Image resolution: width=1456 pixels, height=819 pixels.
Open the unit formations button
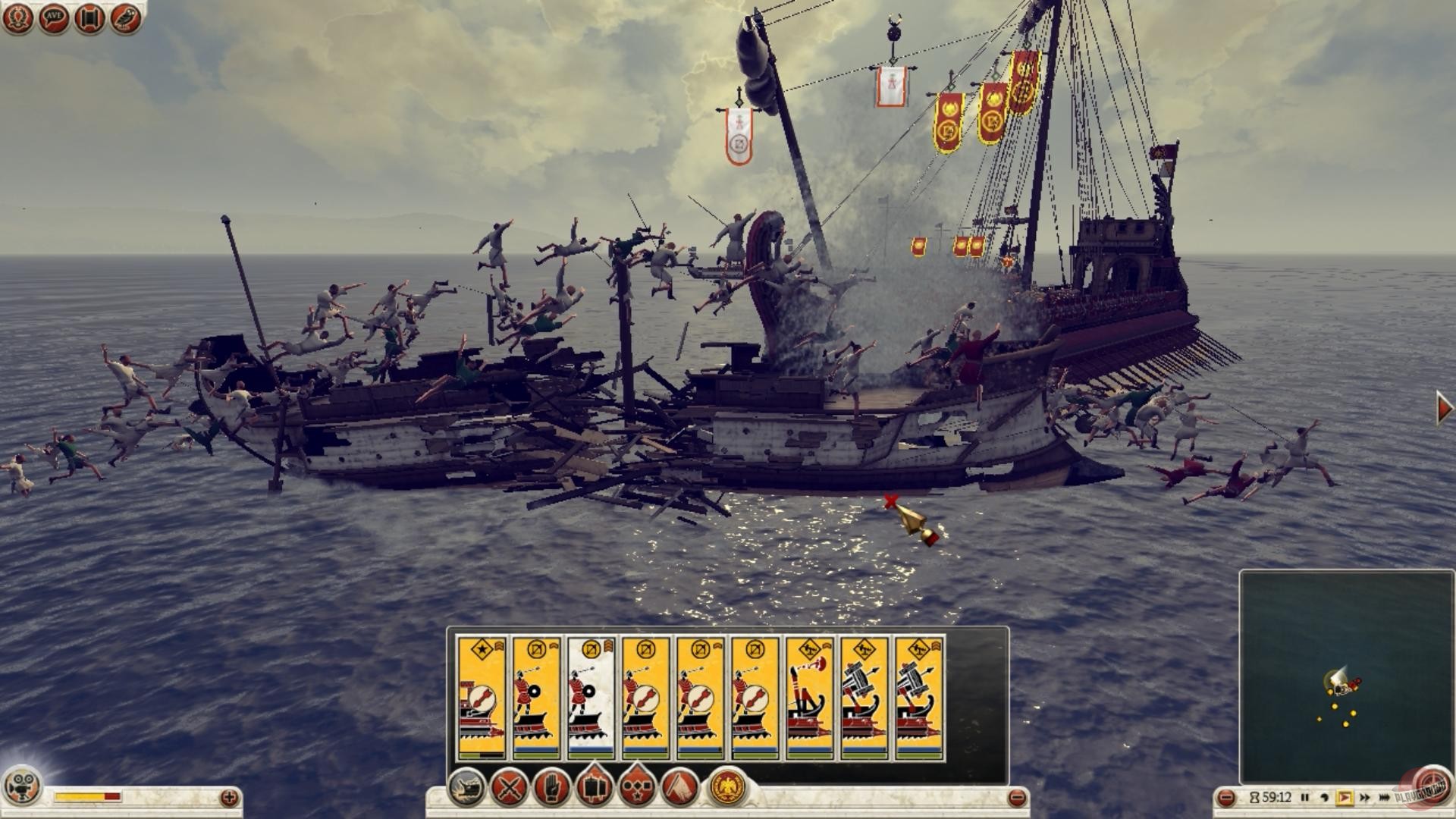[594, 788]
